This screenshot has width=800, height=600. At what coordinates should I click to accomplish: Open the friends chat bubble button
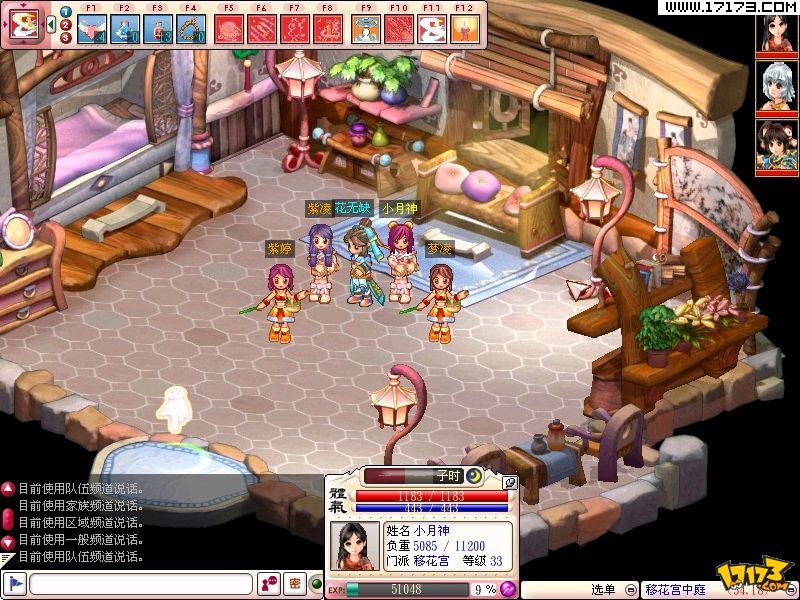click(268, 583)
